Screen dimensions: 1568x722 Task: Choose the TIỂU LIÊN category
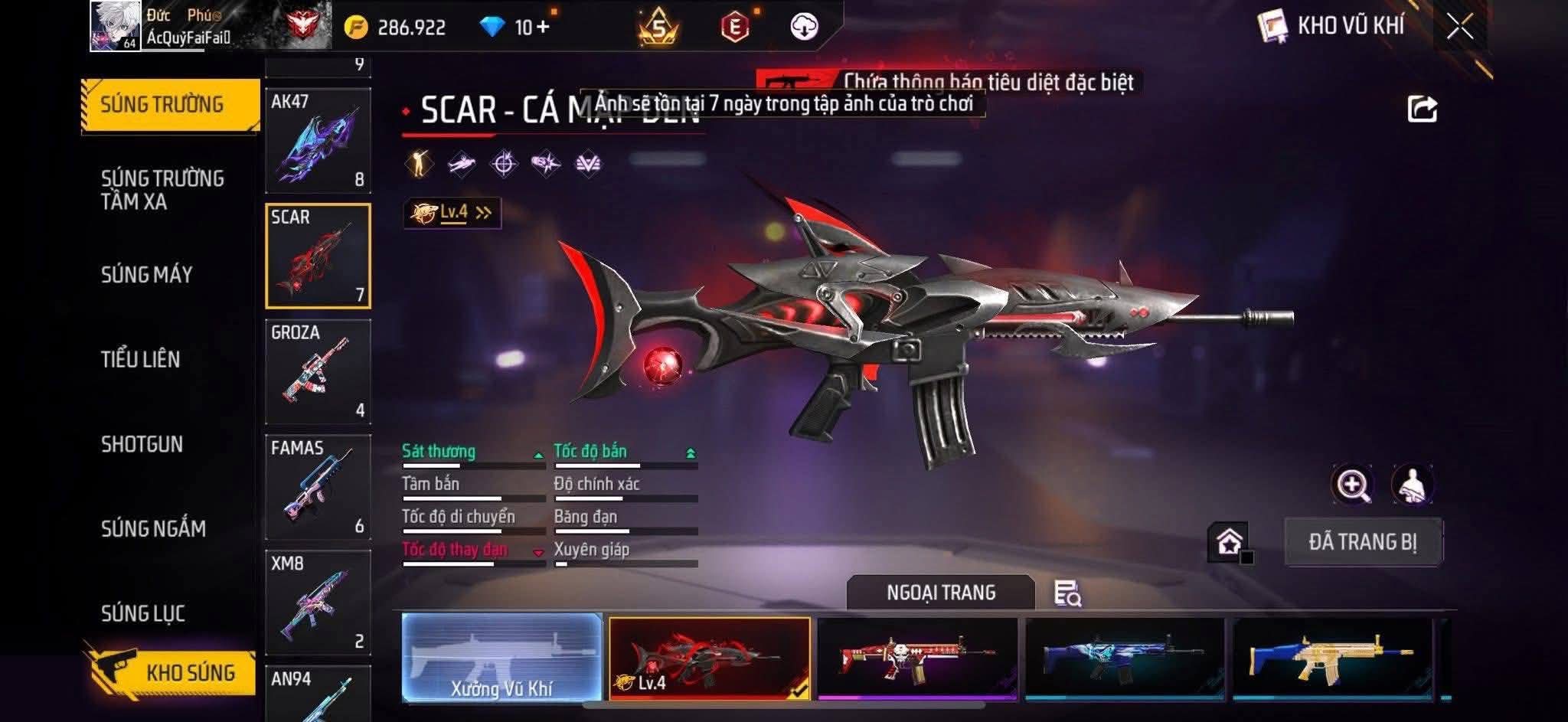(x=141, y=359)
